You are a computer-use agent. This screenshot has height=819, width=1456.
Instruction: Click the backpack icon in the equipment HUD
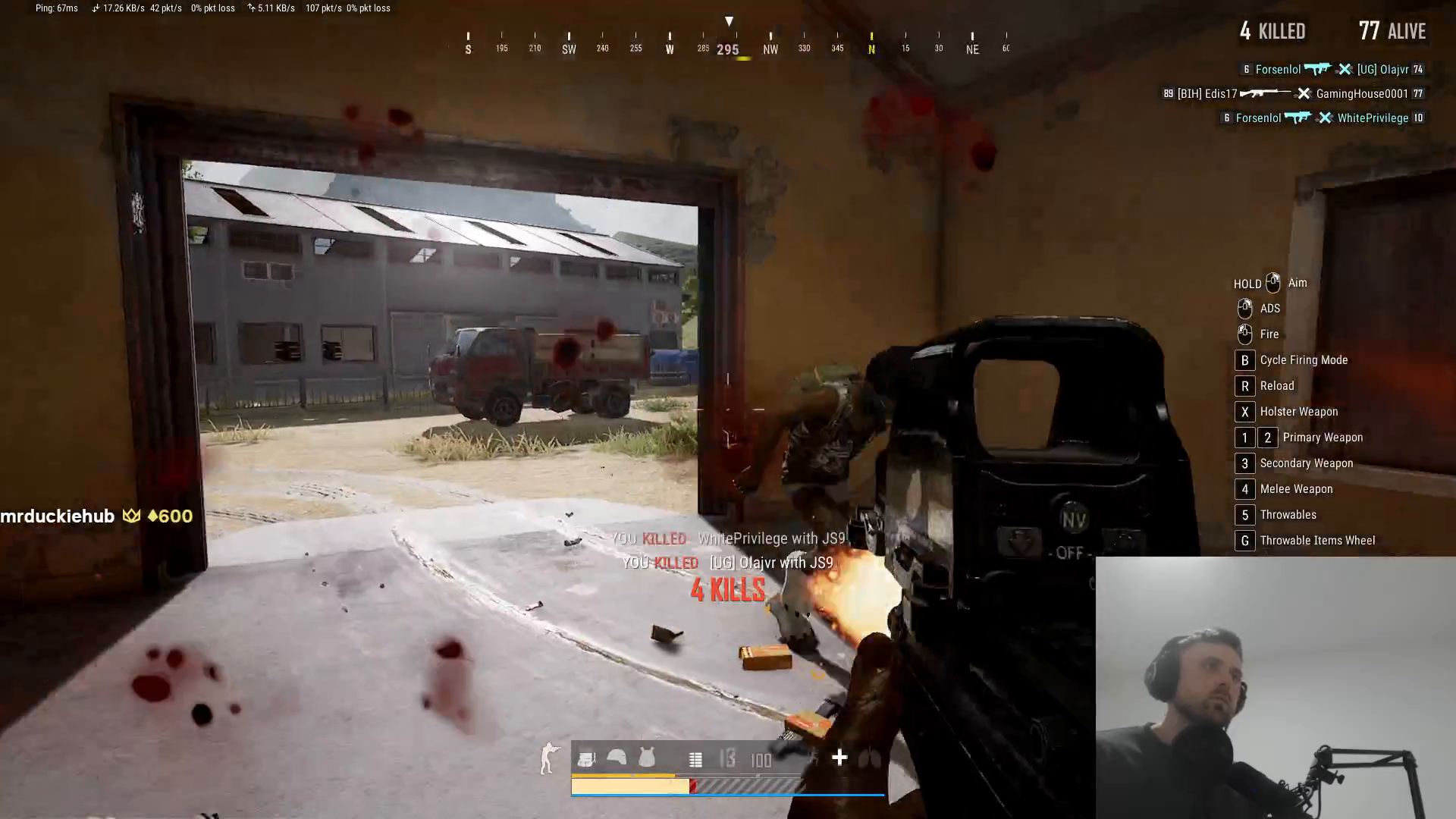coord(587,758)
